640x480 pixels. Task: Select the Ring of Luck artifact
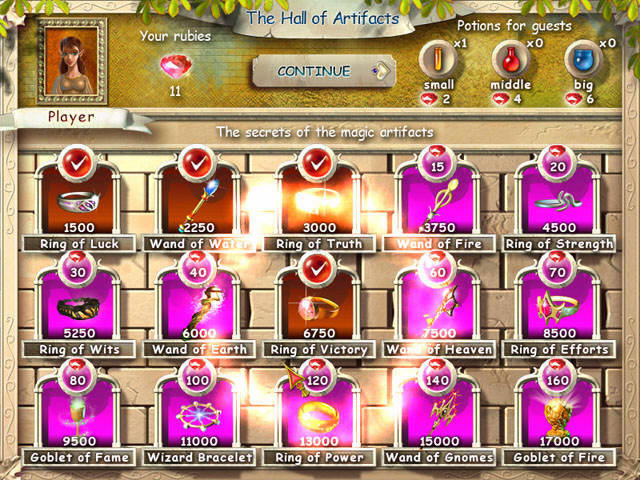(x=78, y=200)
